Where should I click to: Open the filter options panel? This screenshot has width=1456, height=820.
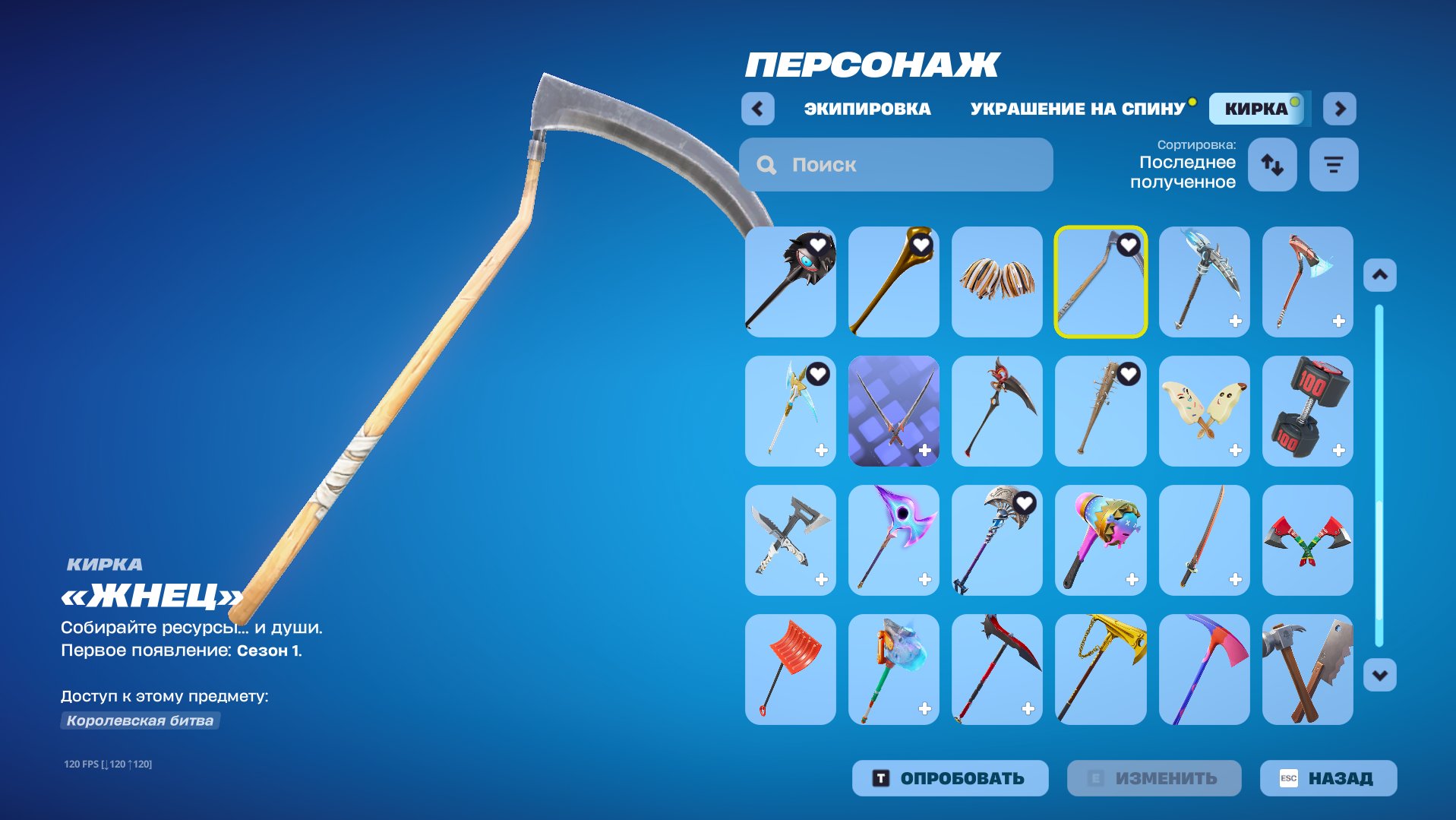(x=1334, y=164)
